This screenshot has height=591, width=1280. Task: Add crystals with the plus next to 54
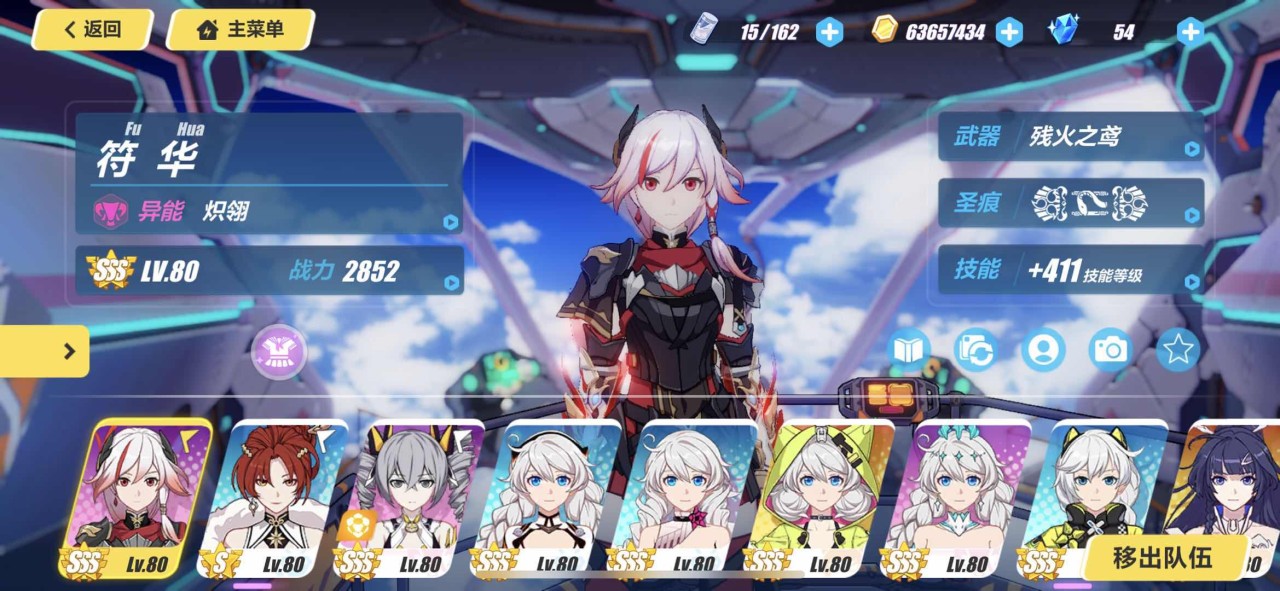click(x=1189, y=32)
